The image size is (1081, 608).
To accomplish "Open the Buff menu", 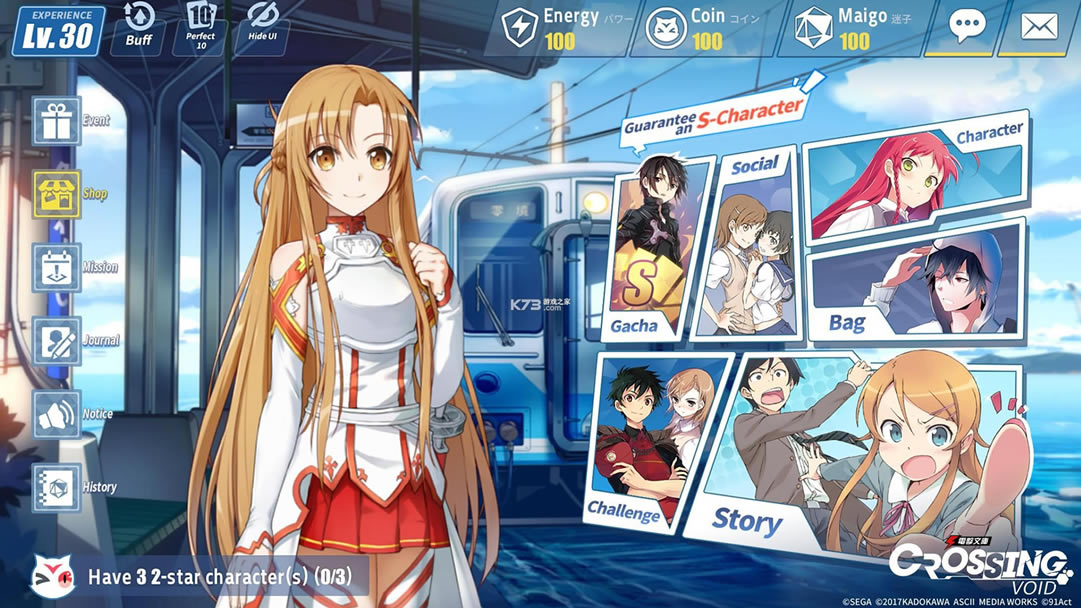I will coord(138,26).
